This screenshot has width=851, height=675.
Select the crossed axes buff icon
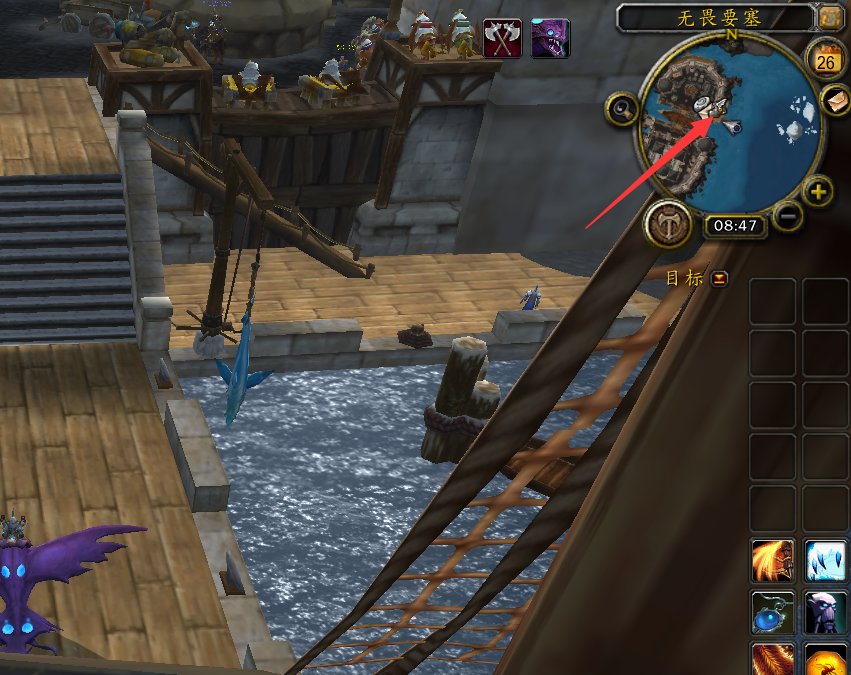click(x=502, y=38)
